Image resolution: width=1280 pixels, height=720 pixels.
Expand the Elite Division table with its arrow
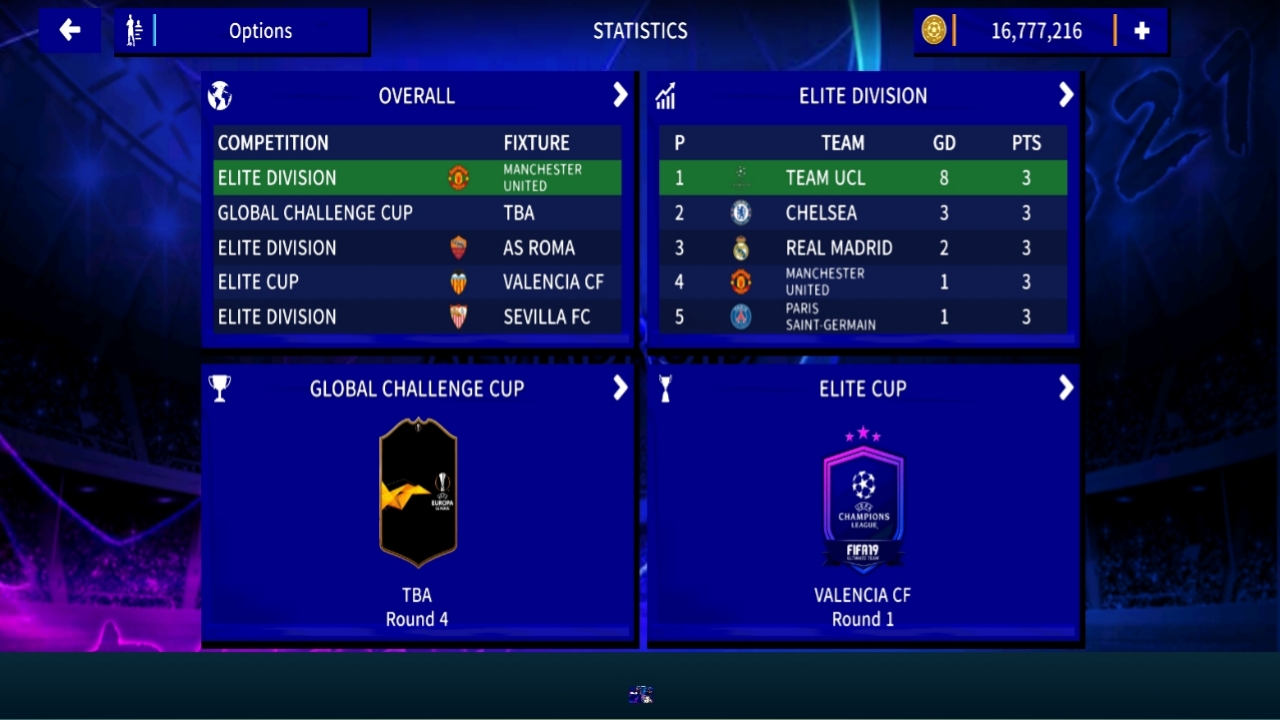pyautogui.click(x=1065, y=95)
